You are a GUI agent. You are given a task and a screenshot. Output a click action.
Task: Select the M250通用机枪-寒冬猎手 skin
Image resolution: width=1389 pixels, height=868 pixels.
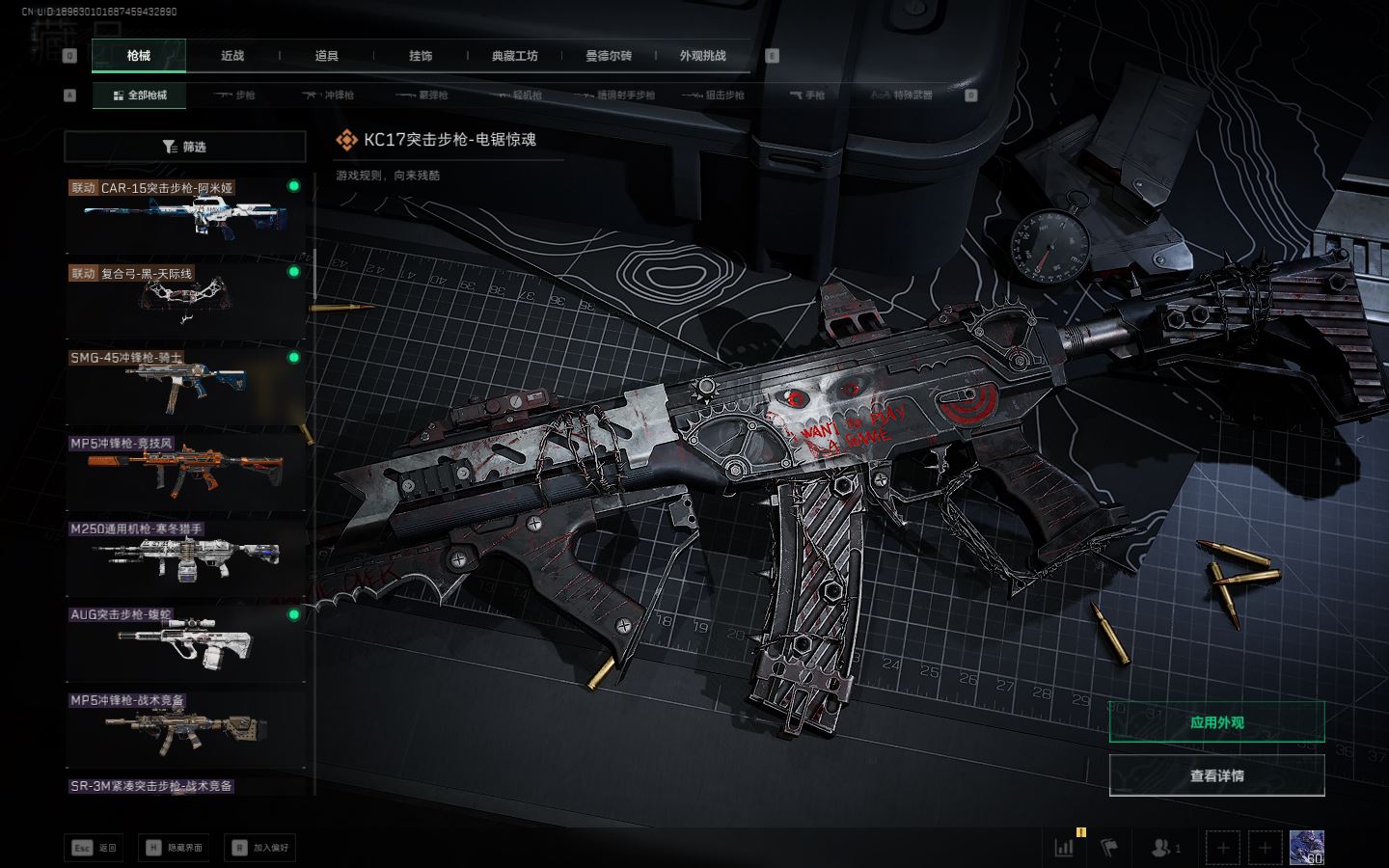pyautogui.click(x=185, y=556)
